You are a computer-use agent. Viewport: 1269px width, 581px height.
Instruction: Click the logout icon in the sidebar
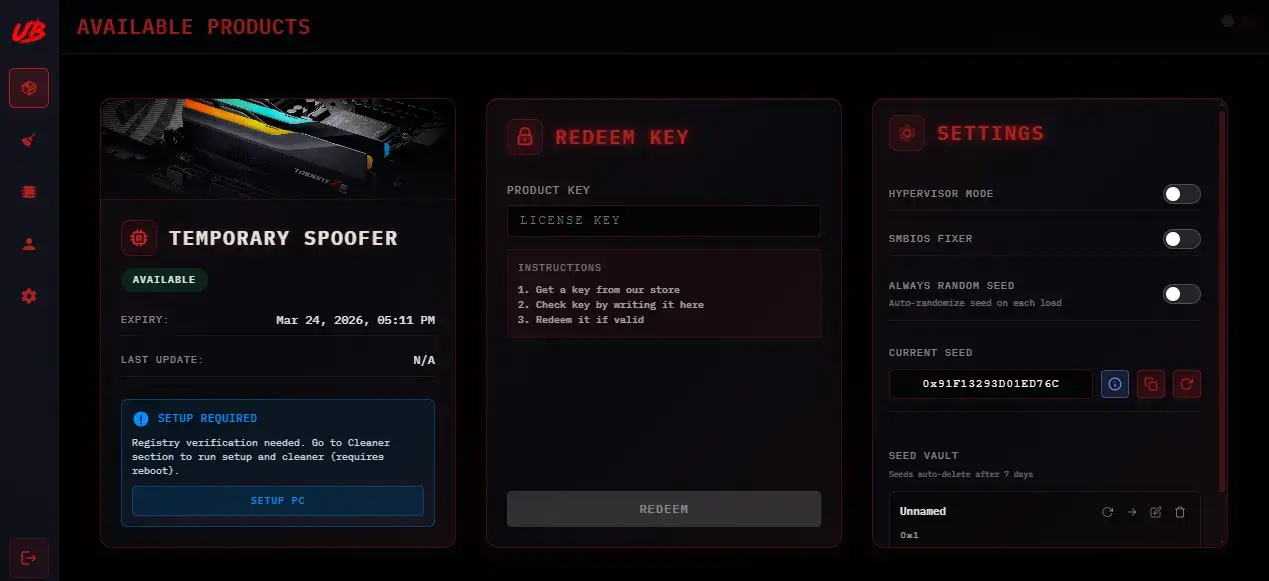[29, 557]
